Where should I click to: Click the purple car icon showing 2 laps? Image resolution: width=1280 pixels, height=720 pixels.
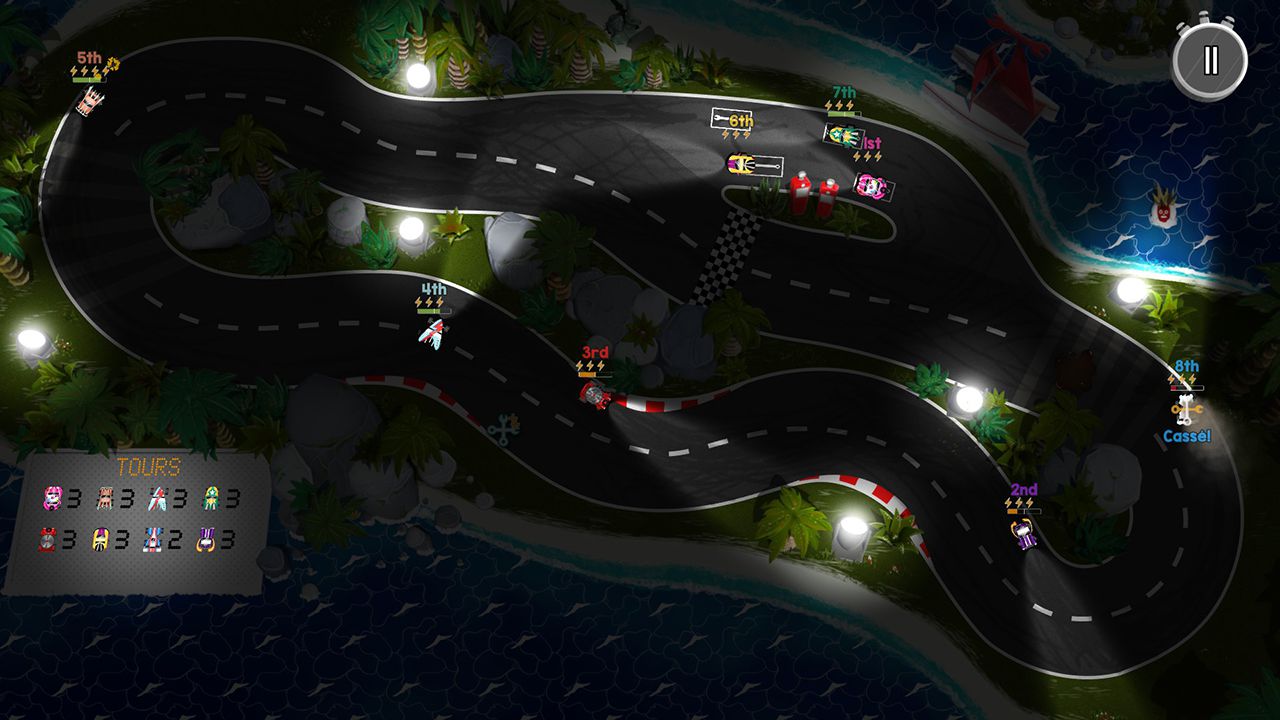point(151,537)
